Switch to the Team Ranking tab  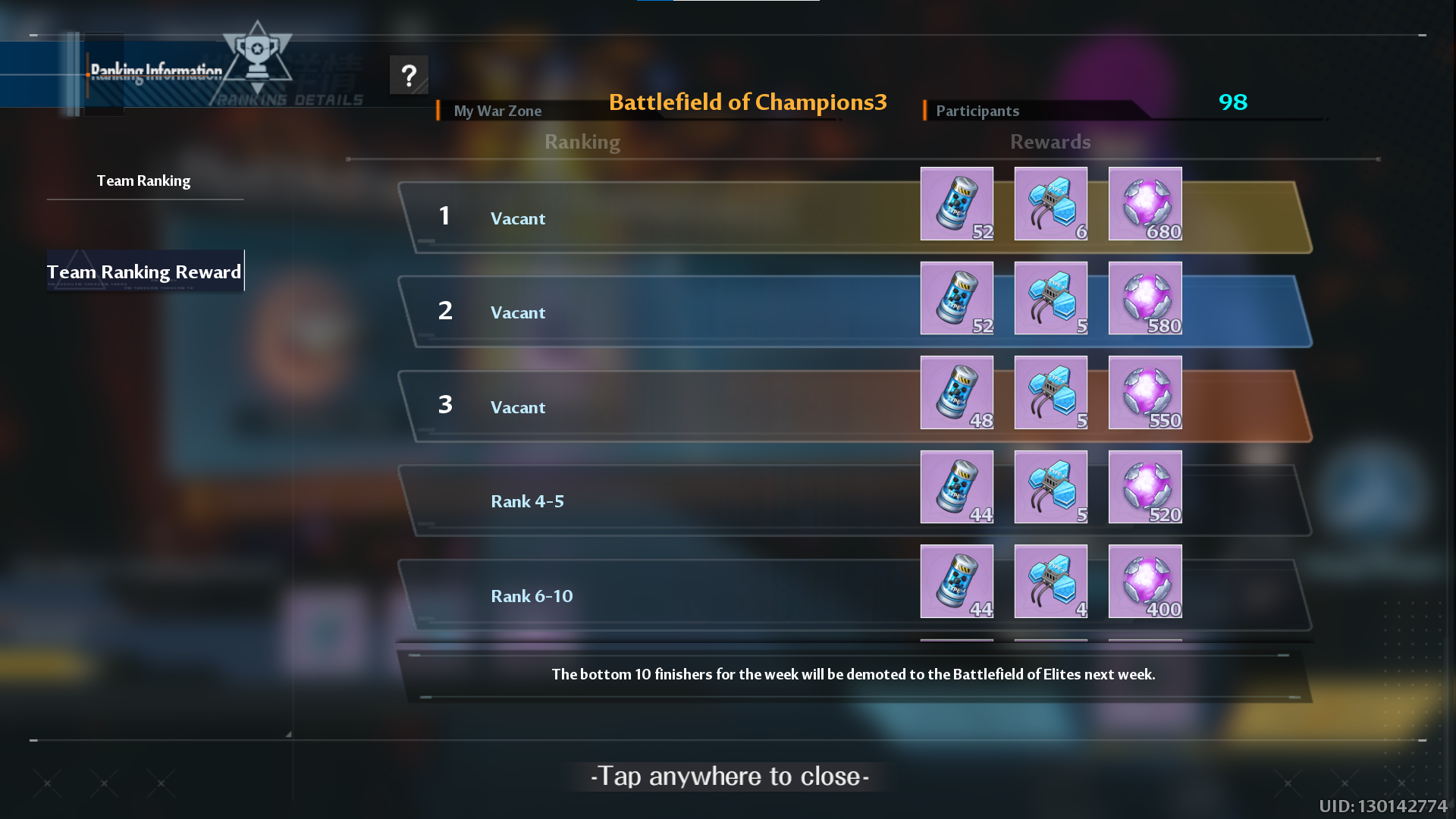pyautogui.click(x=144, y=181)
